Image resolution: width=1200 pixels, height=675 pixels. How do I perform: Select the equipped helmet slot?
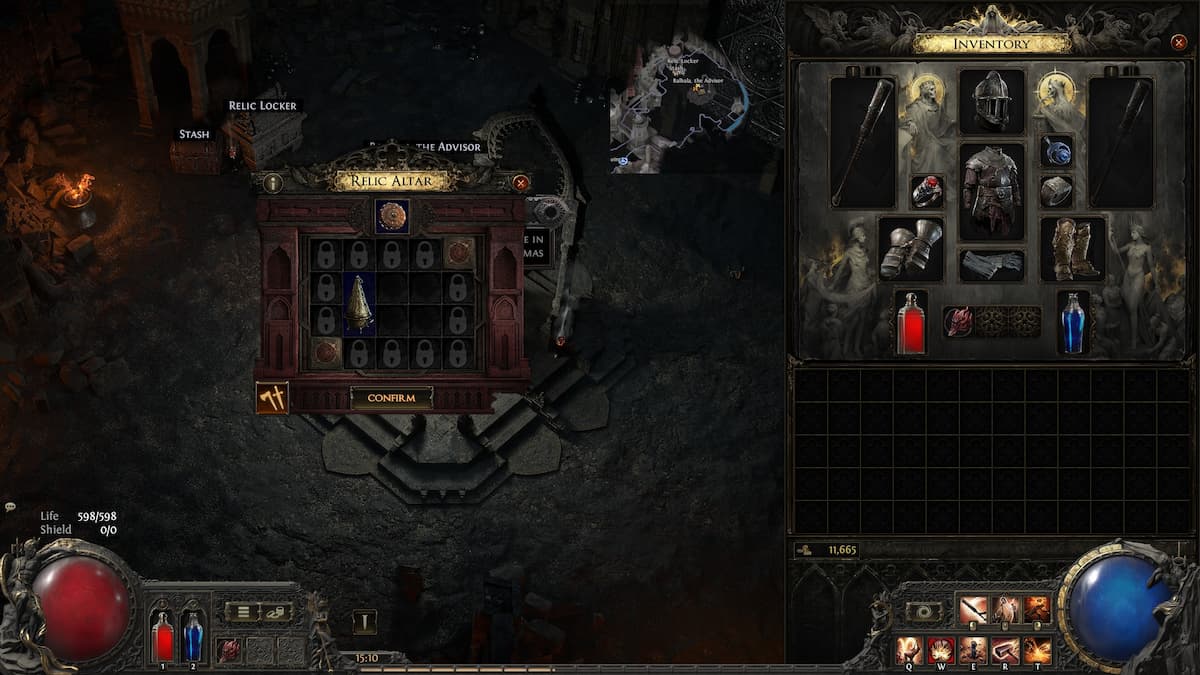[992, 101]
